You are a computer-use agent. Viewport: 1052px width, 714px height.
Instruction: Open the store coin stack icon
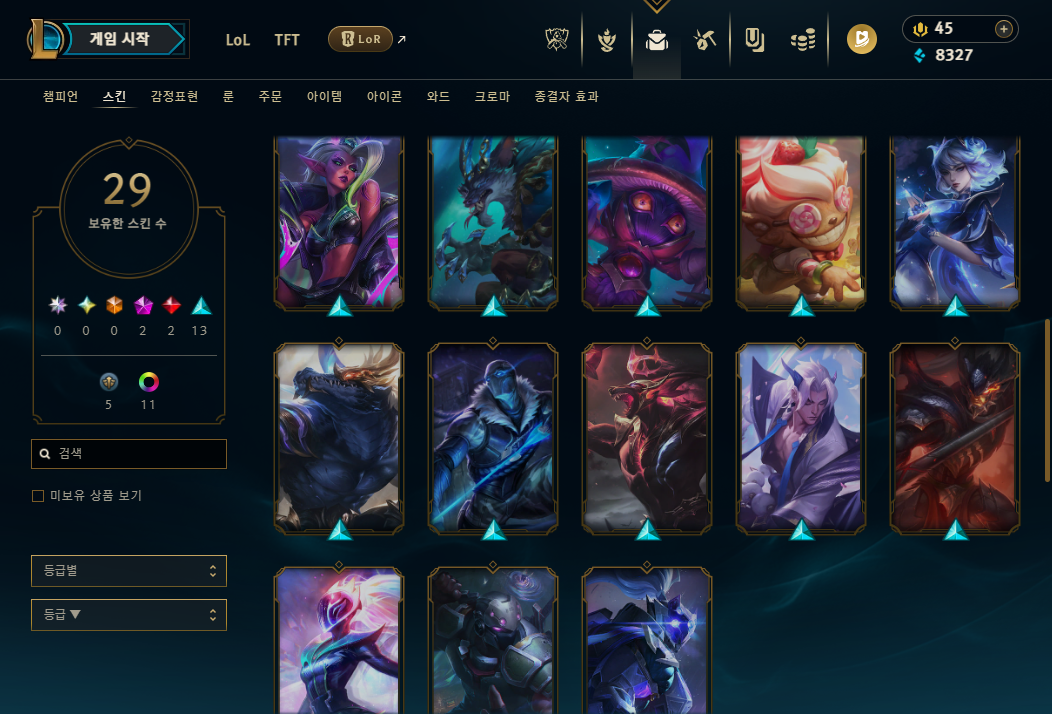(x=802, y=40)
